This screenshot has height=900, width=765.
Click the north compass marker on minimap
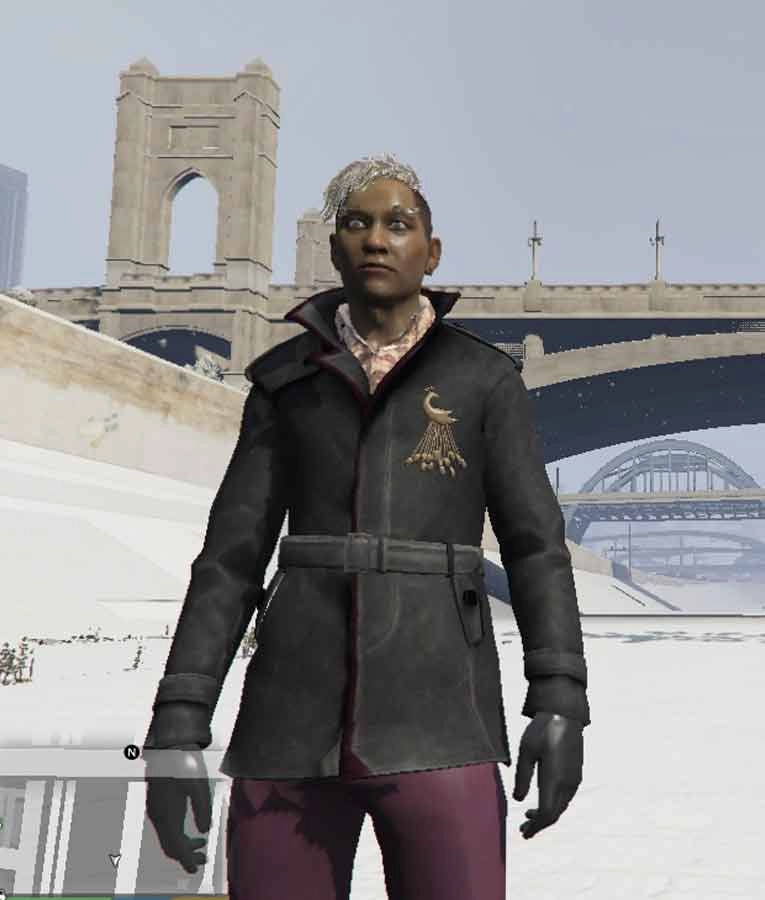tap(131, 752)
